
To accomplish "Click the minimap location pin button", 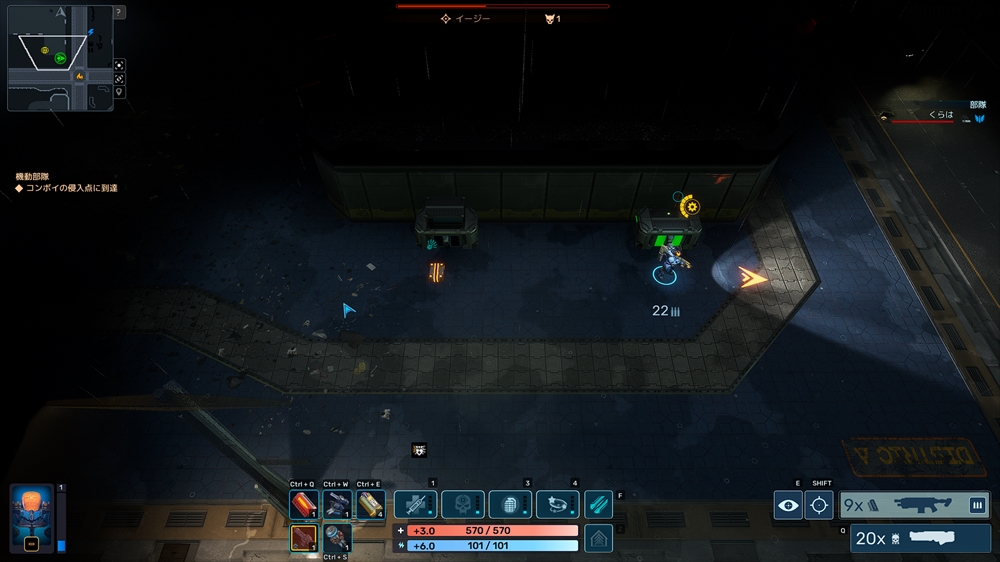I will point(119,92).
